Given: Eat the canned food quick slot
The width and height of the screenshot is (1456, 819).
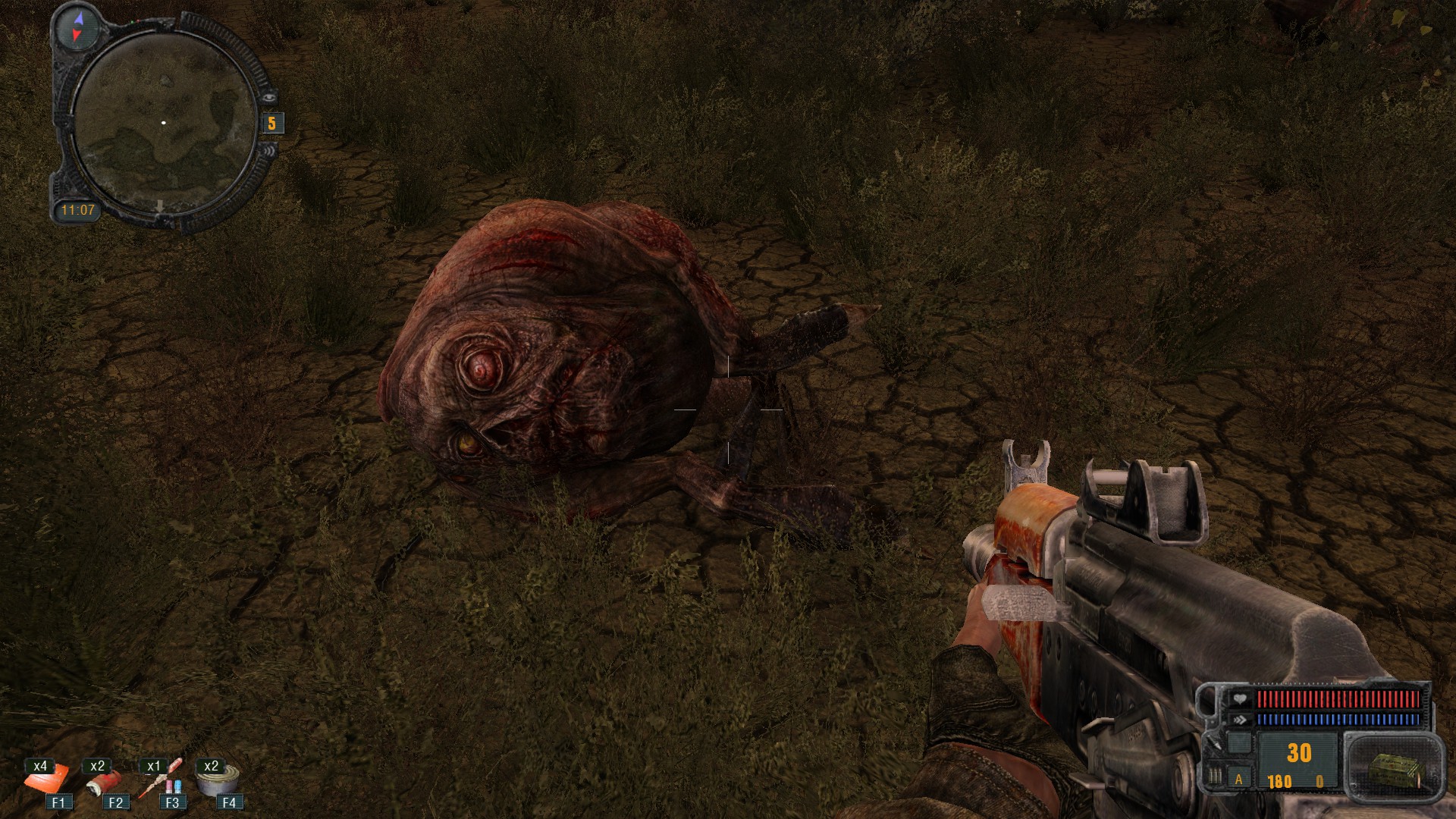Looking at the screenshot, I should click(219, 780).
